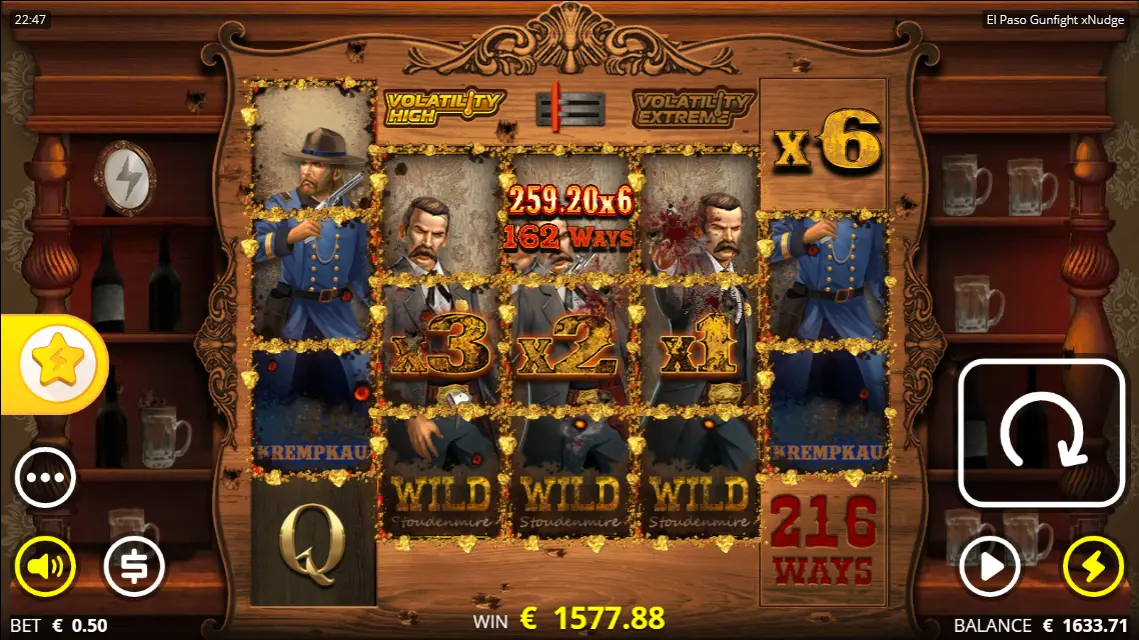
Task: Open bet settings with the dollar sign button
Action: tap(135, 567)
